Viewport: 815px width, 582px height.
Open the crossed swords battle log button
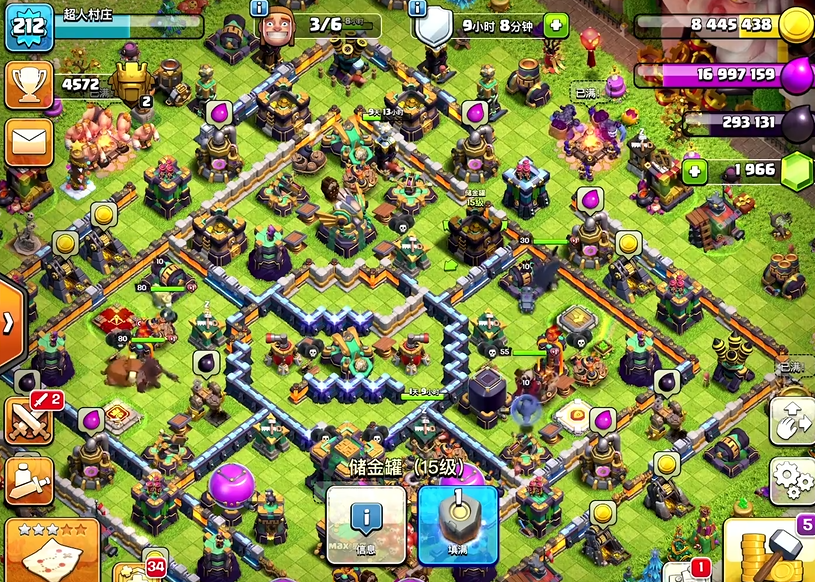[x=29, y=420]
